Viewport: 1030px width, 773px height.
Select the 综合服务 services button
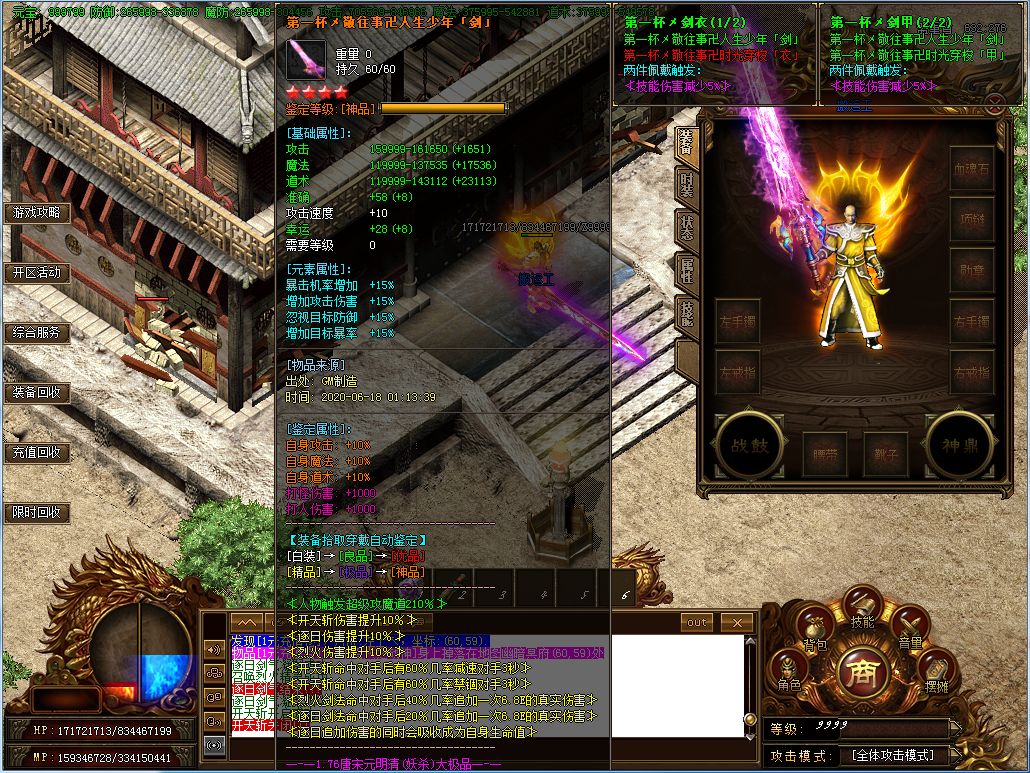(x=37, y=333)
